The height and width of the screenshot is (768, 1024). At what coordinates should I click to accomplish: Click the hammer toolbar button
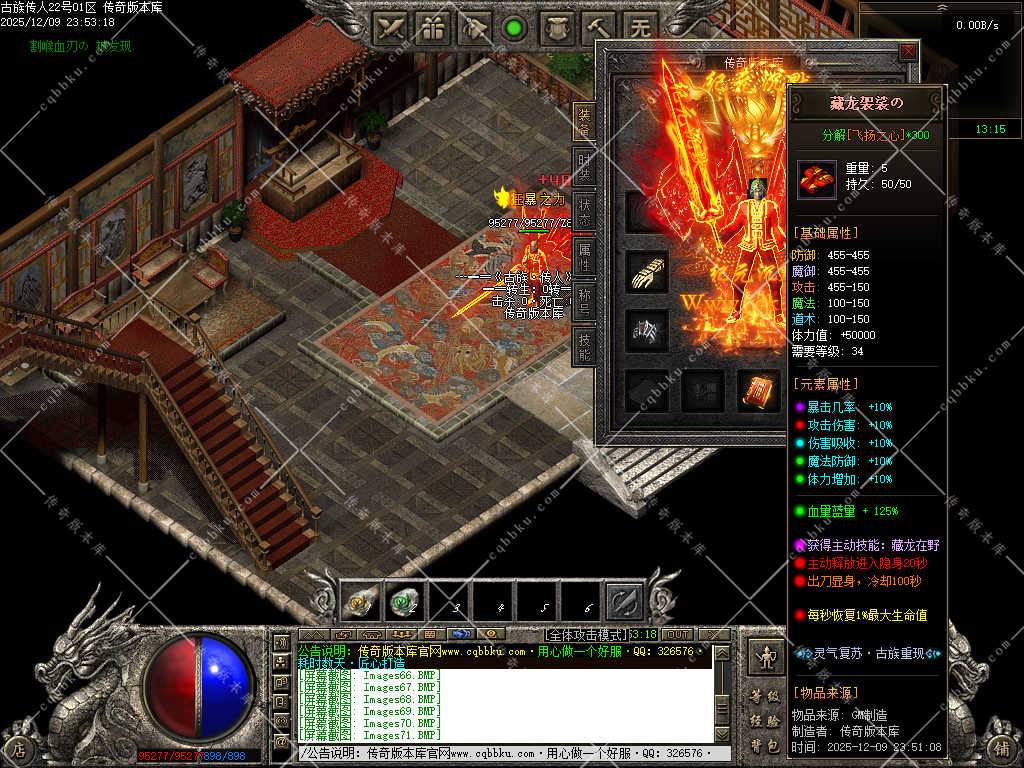click(x=601, y=28)
